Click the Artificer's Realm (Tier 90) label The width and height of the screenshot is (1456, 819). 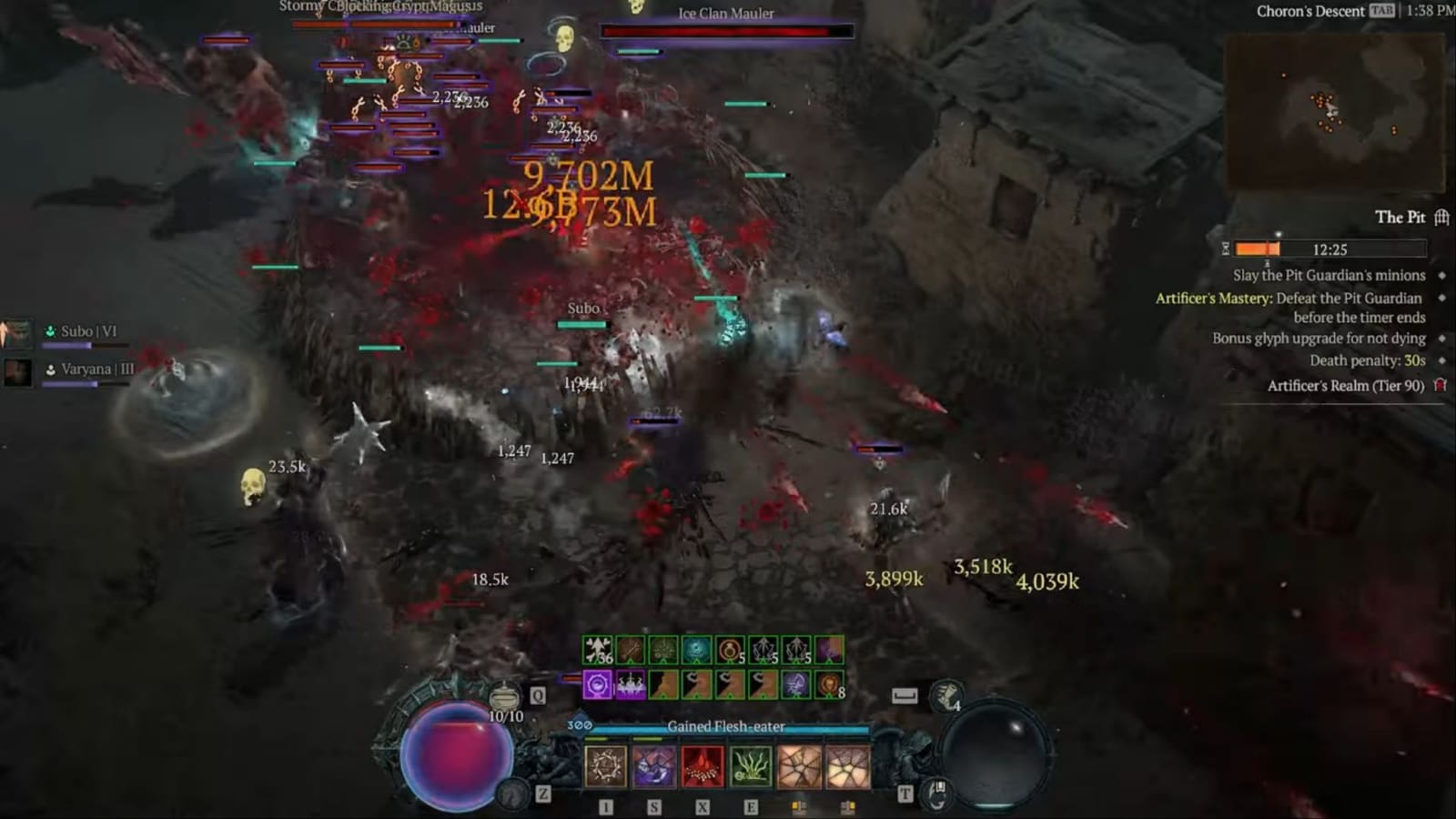[1347, 385]
